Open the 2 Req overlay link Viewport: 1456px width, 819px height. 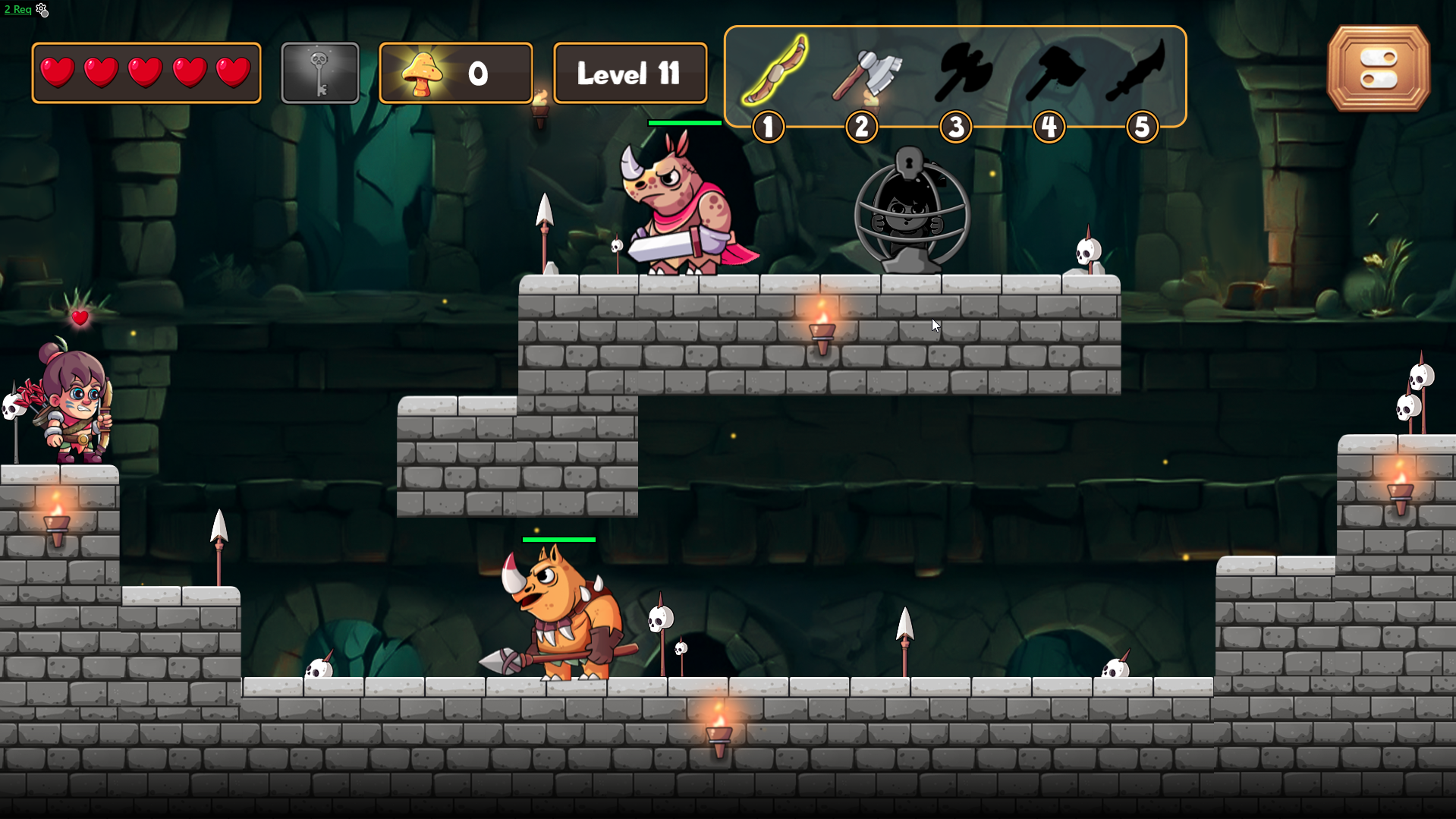click(x=17, y=10)
